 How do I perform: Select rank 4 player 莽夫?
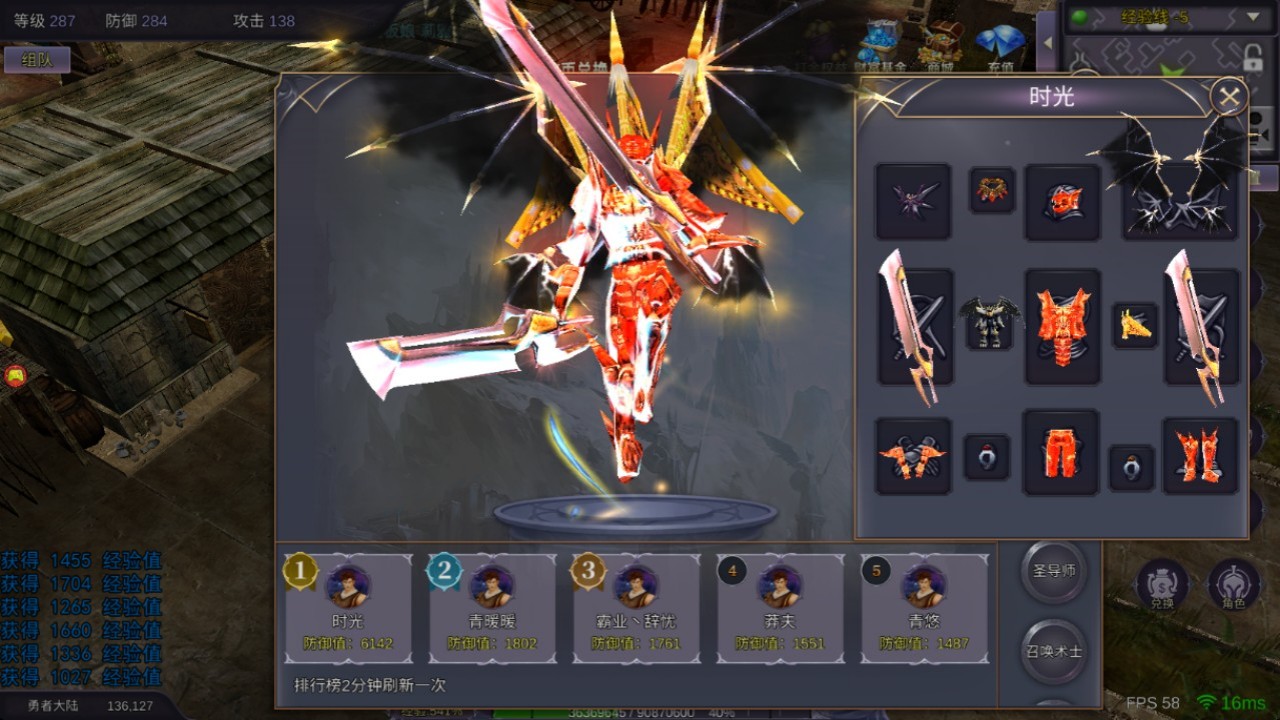tap(780, 608)
